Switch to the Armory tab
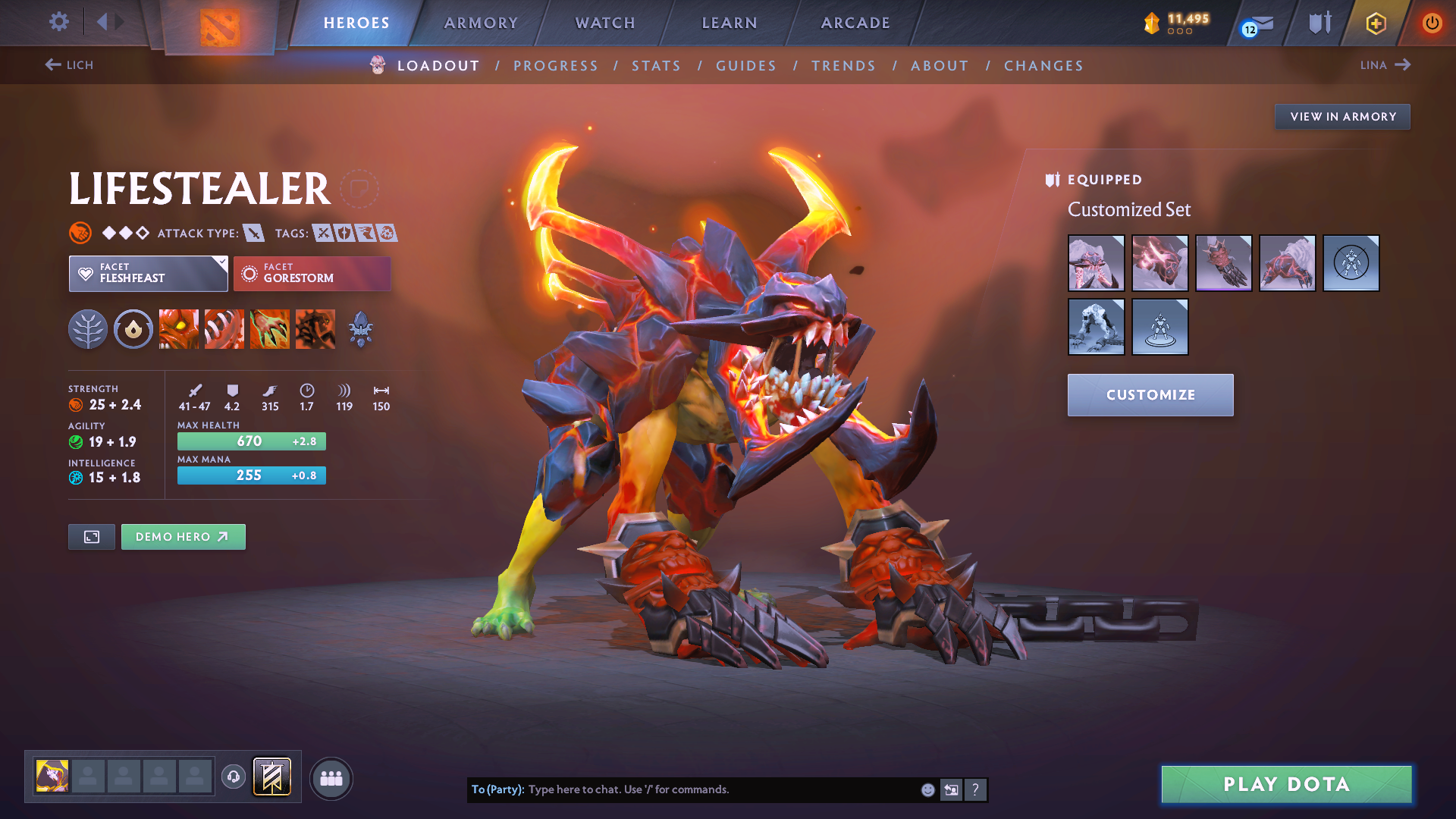The image size is (1456, 819). click(481, 23)
